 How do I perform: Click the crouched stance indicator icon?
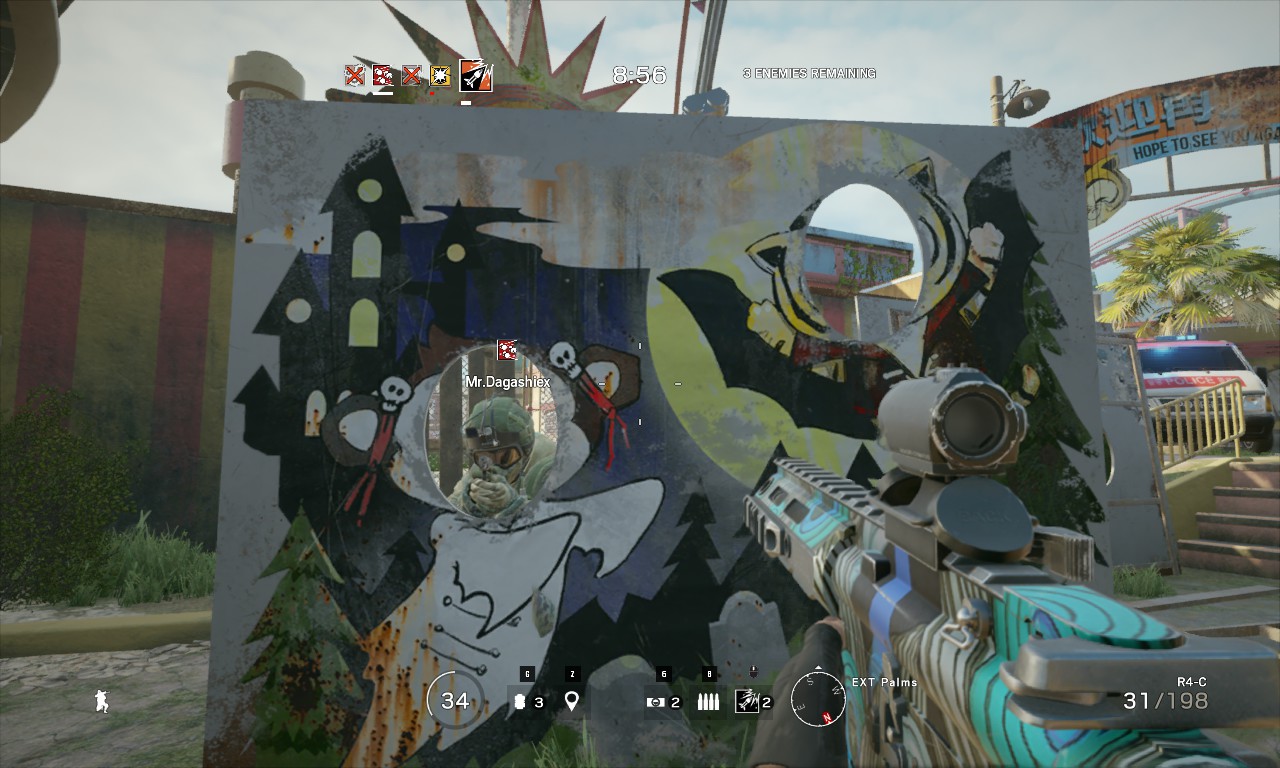(102, 702)
